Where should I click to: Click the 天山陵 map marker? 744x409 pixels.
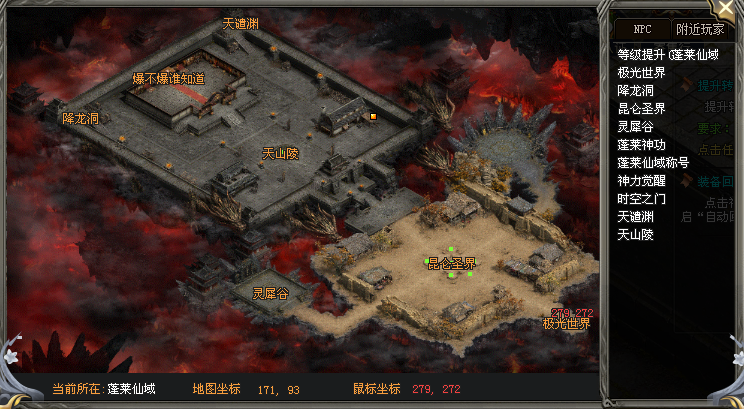[280, 153]
